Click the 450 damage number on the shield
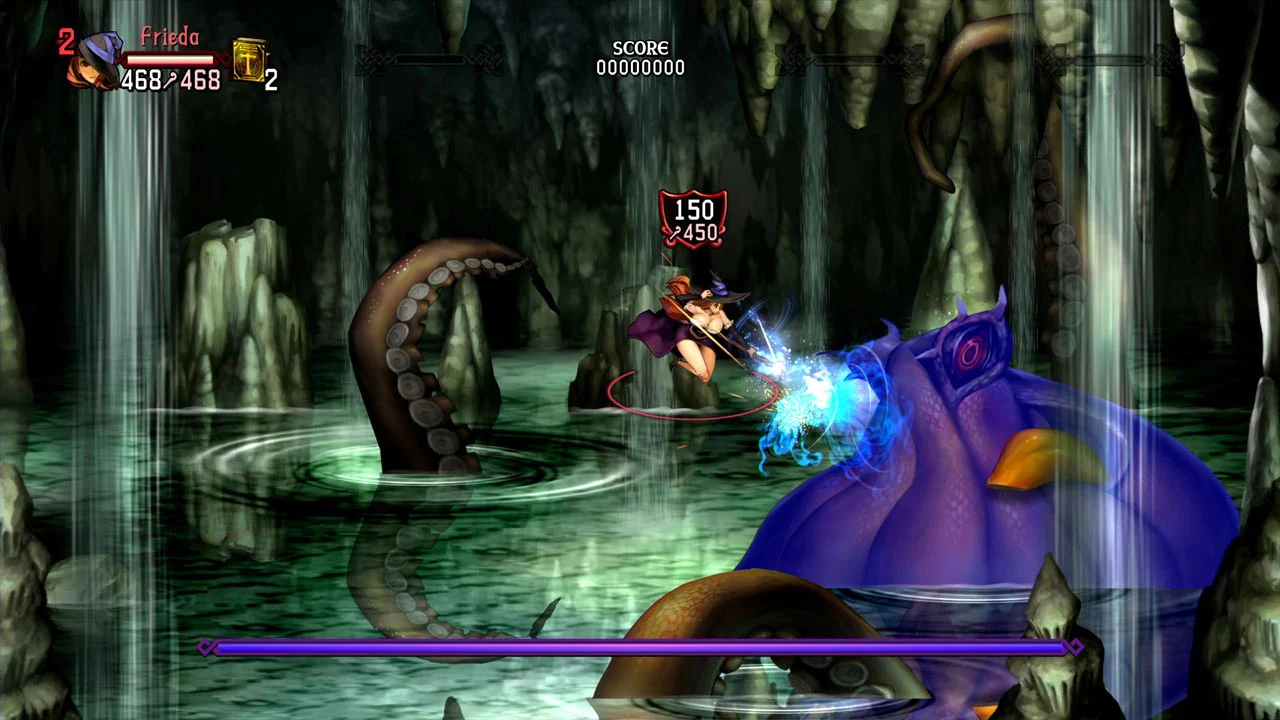The width and height of the screenshot is (1280, 720). pyautogui.click(x=700, y=231)
